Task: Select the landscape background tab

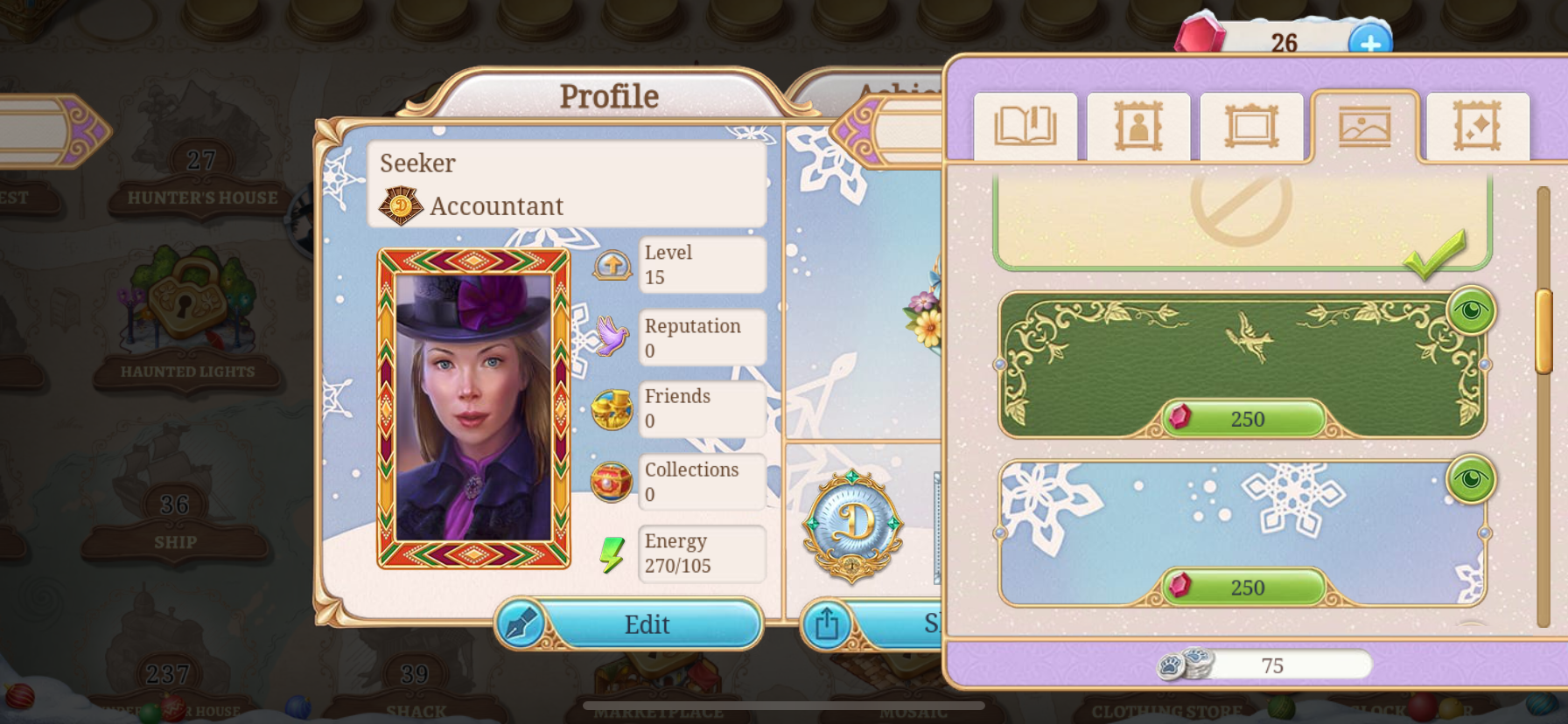Action: tap(1364, 127)
